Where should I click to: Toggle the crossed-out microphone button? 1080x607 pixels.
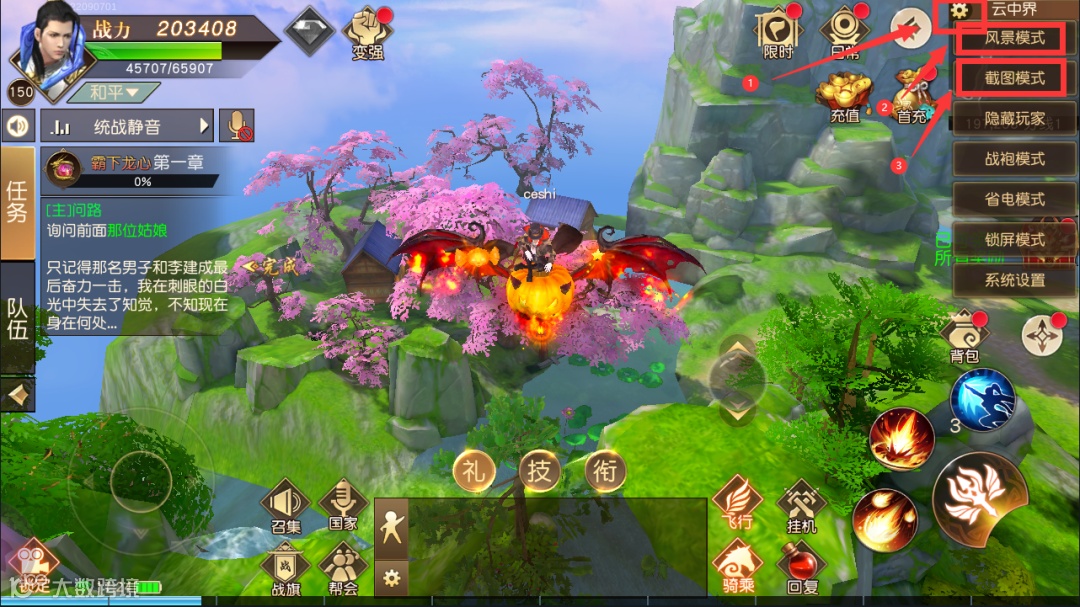point(236,126)
